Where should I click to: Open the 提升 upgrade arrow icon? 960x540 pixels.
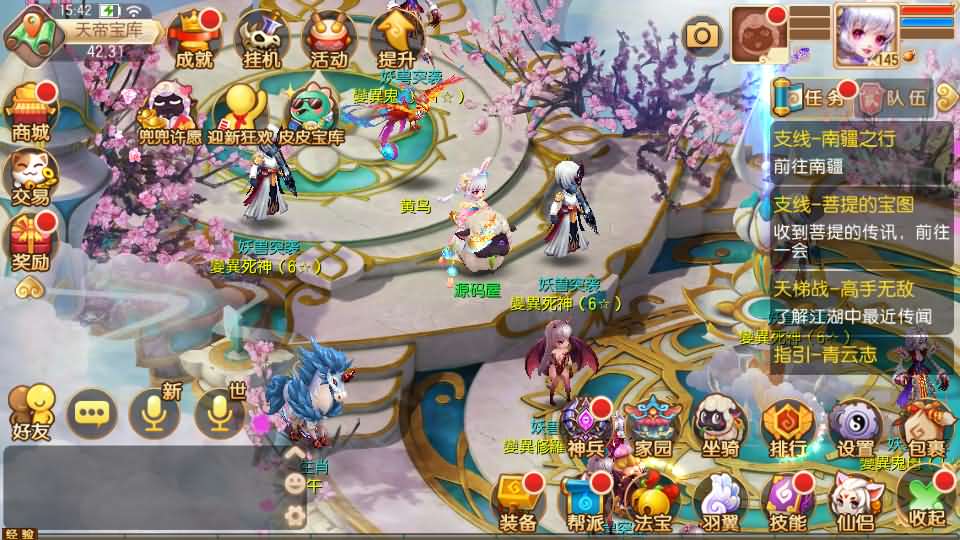tap(397, 38)
